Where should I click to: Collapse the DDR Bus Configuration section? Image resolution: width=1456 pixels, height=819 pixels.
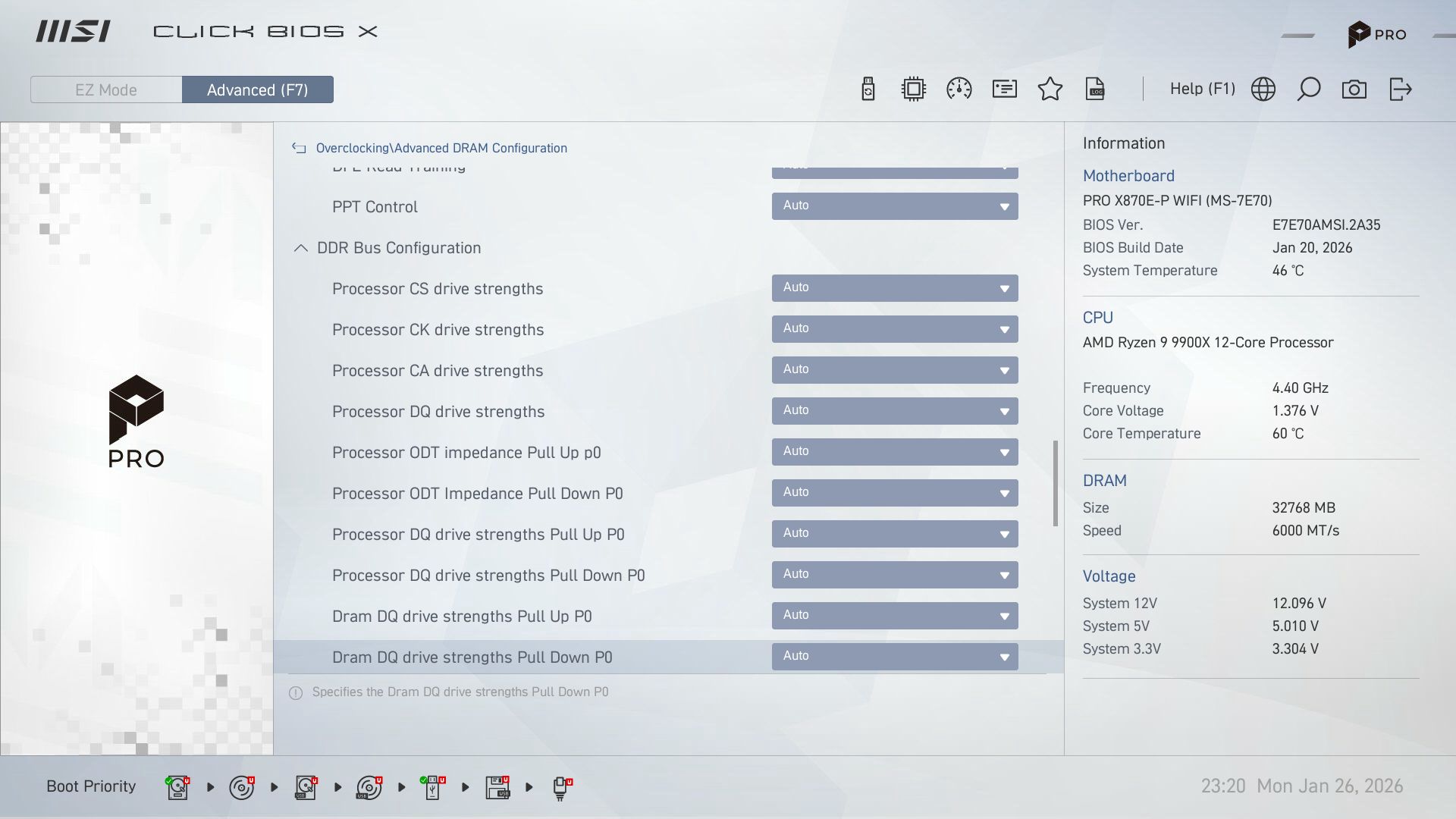point(300,247)
